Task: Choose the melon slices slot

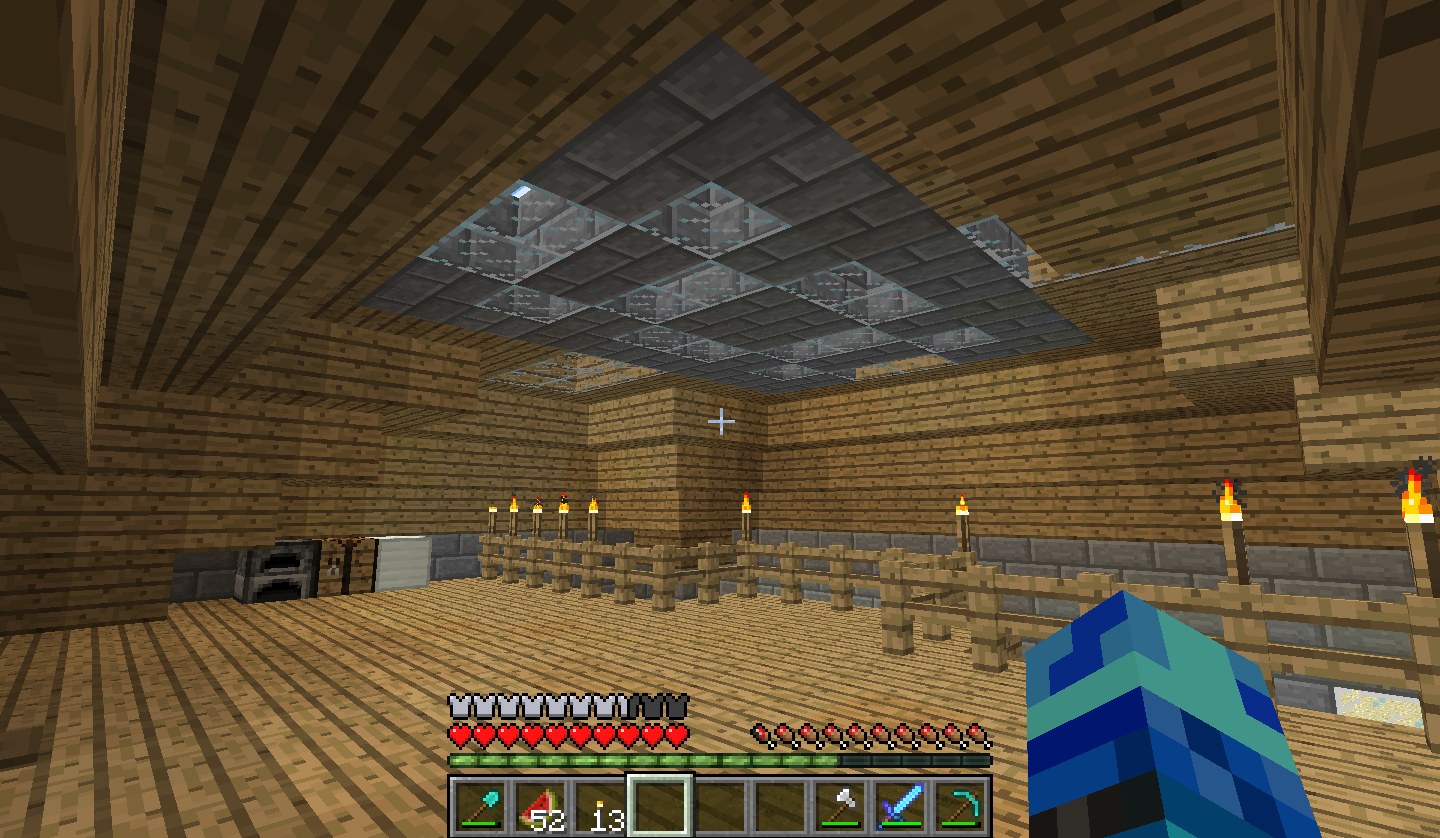Action: 540,806
